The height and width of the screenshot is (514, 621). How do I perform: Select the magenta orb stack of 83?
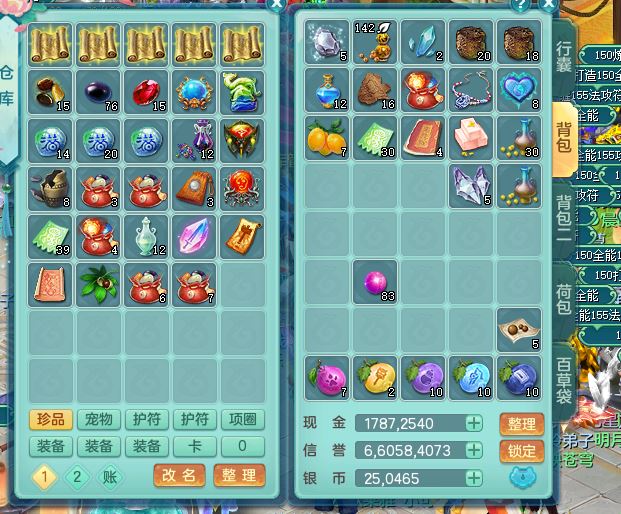pos(375,283)
